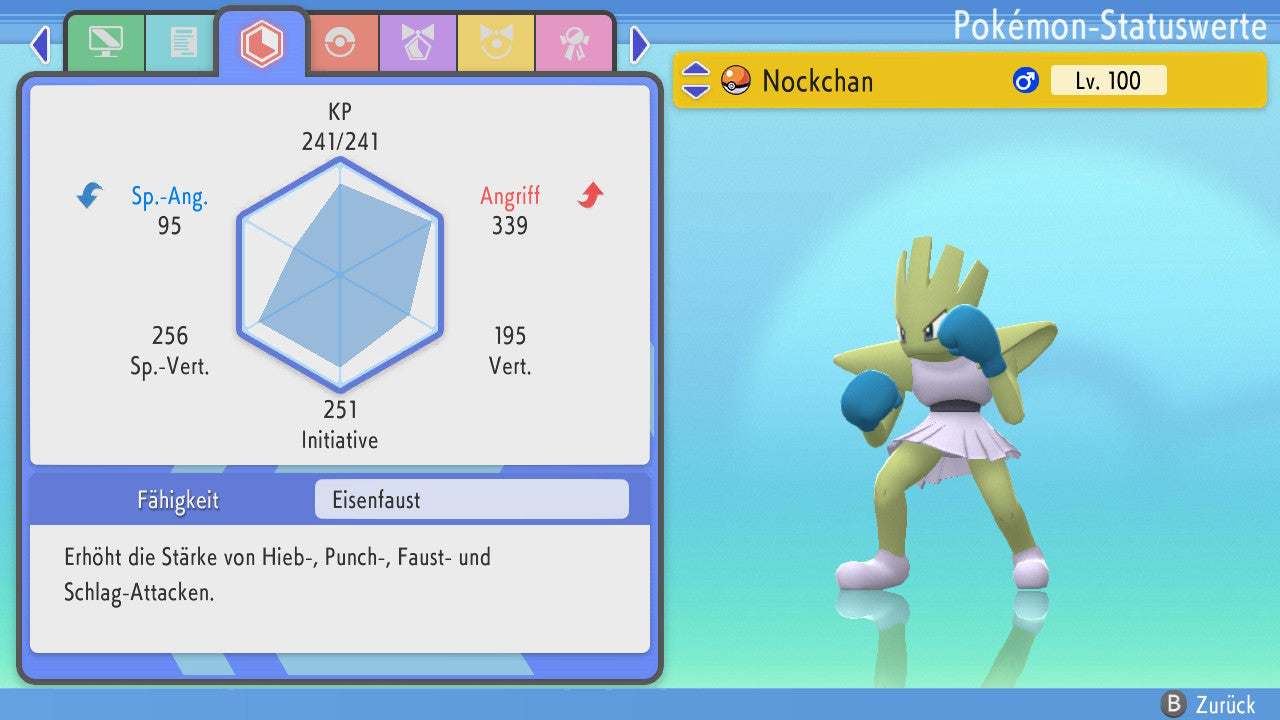Open the red Poké Ball moves tab
The image size is (1280, 720).
point(341,43)
